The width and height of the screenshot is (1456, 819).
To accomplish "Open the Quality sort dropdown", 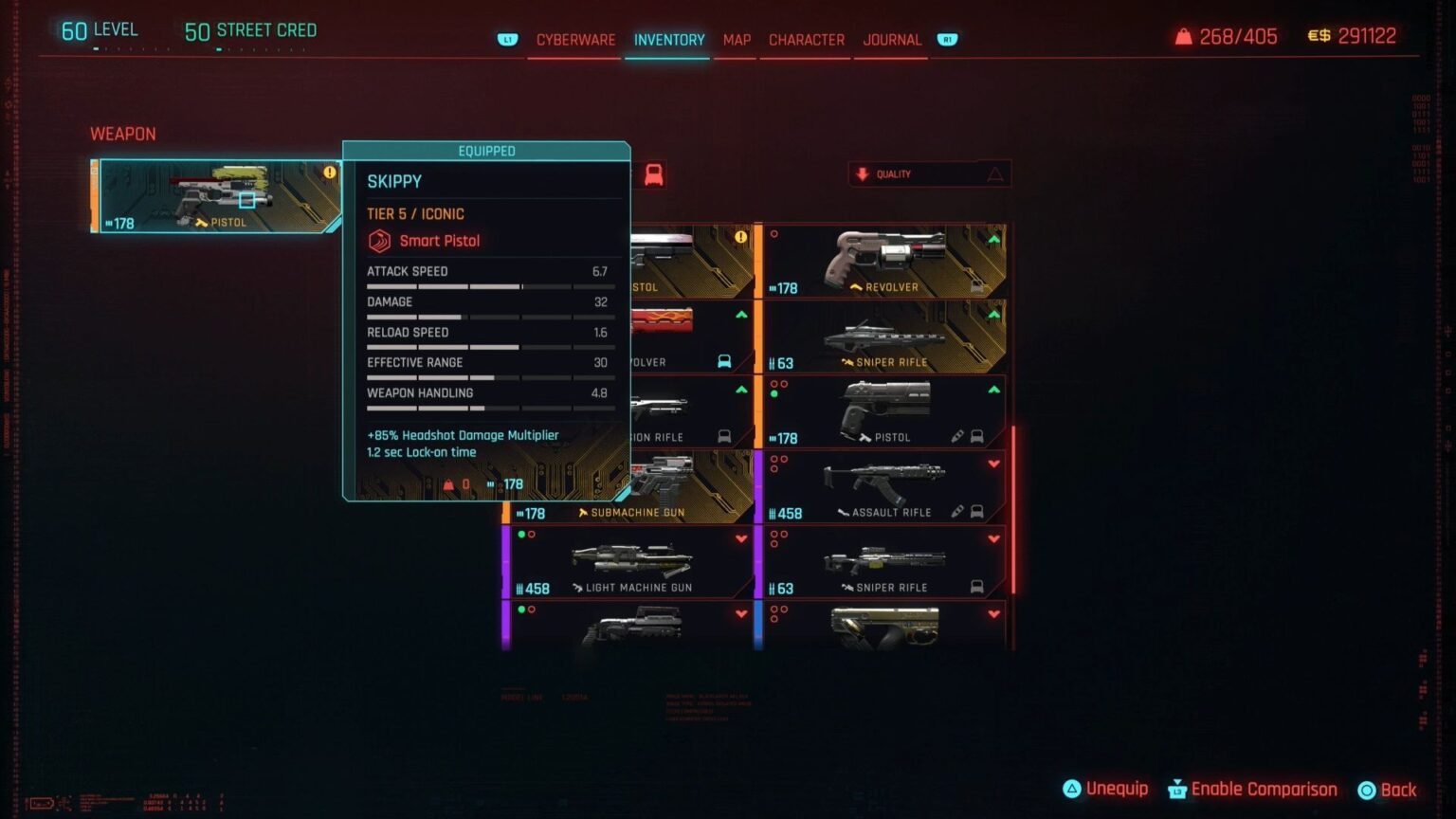I will [x=929, y=173].
